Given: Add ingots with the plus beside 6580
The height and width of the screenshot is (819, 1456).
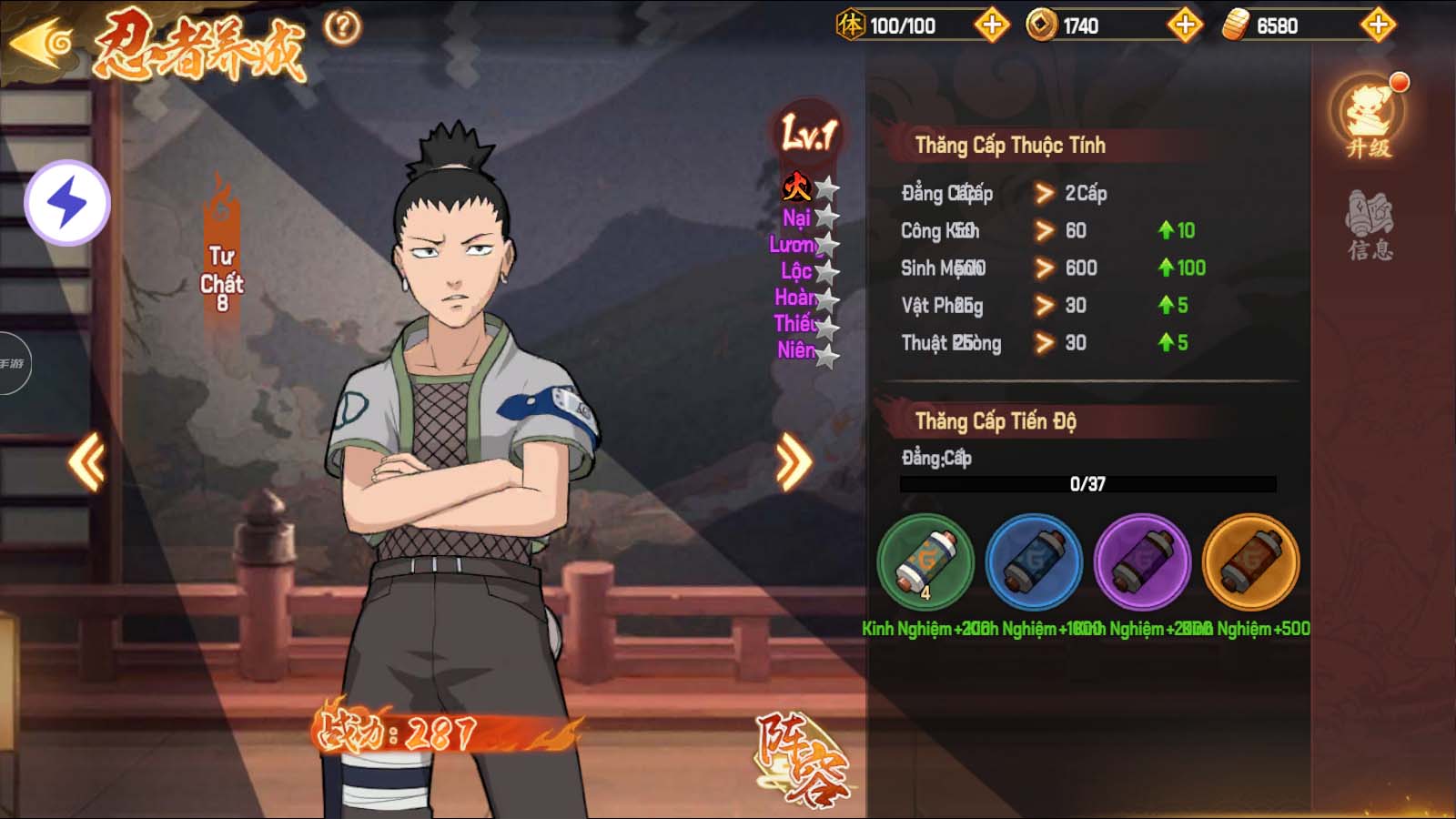Looking at the screenshot, I should click(x=1378, y=25).
